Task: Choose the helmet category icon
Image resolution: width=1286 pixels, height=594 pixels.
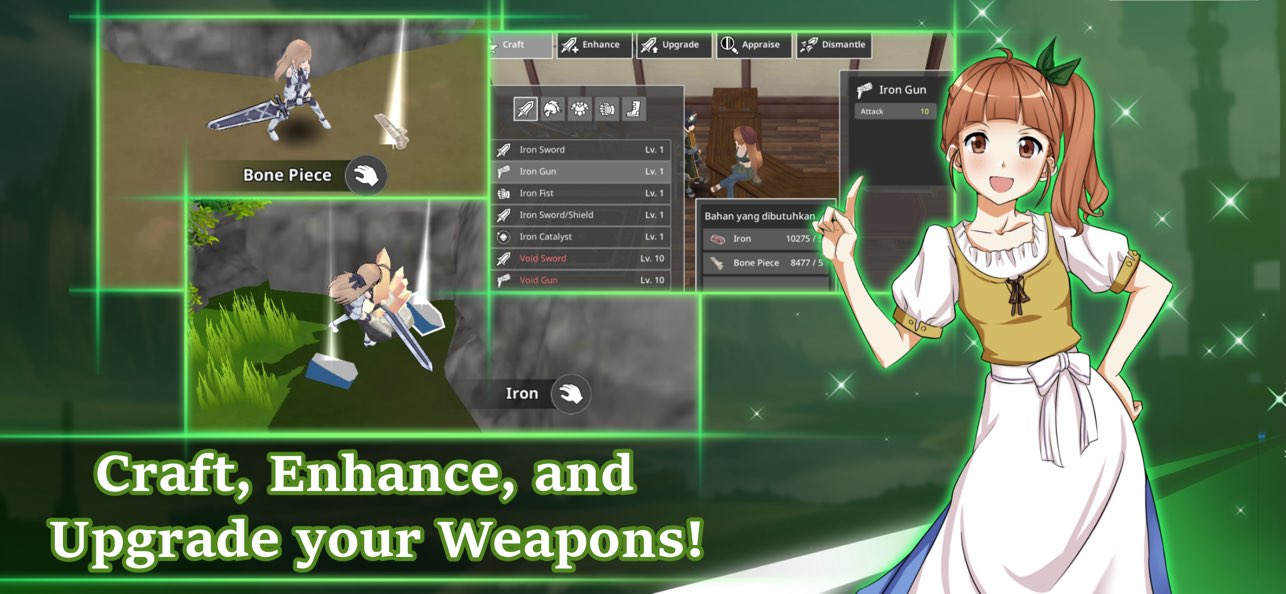Action: 552,109
